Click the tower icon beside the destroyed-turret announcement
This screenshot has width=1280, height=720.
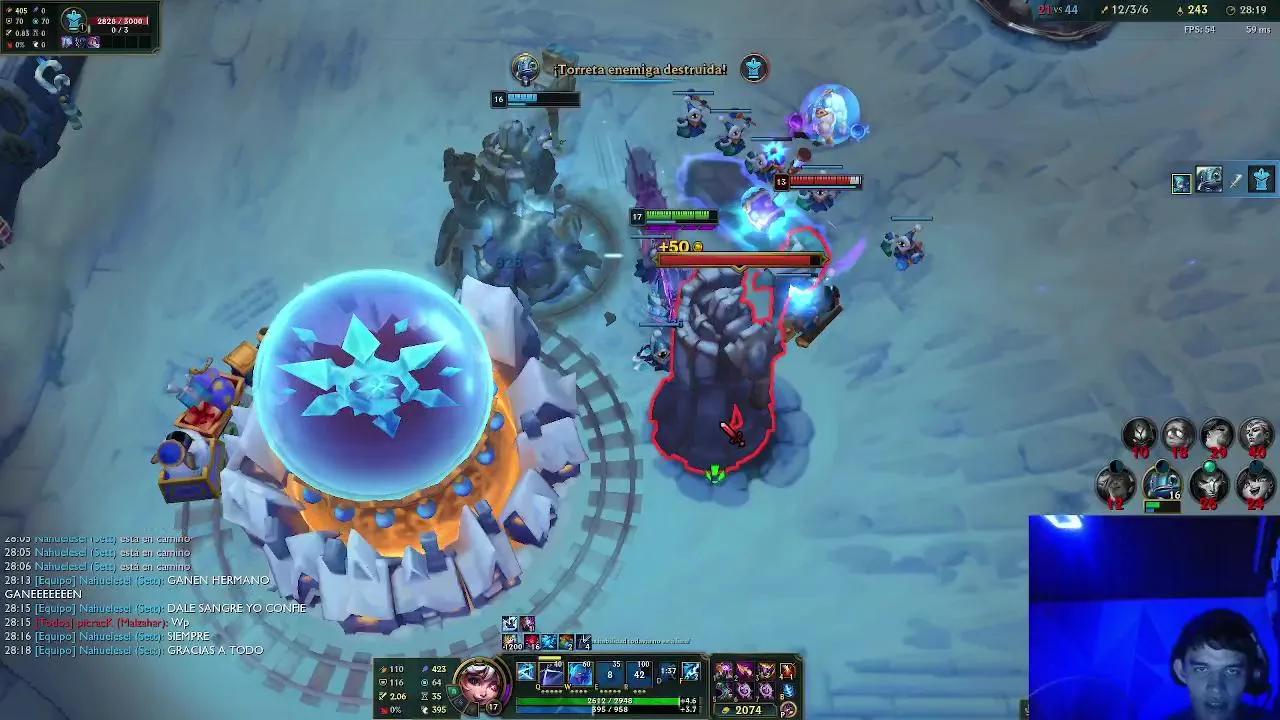coord(753,69)
